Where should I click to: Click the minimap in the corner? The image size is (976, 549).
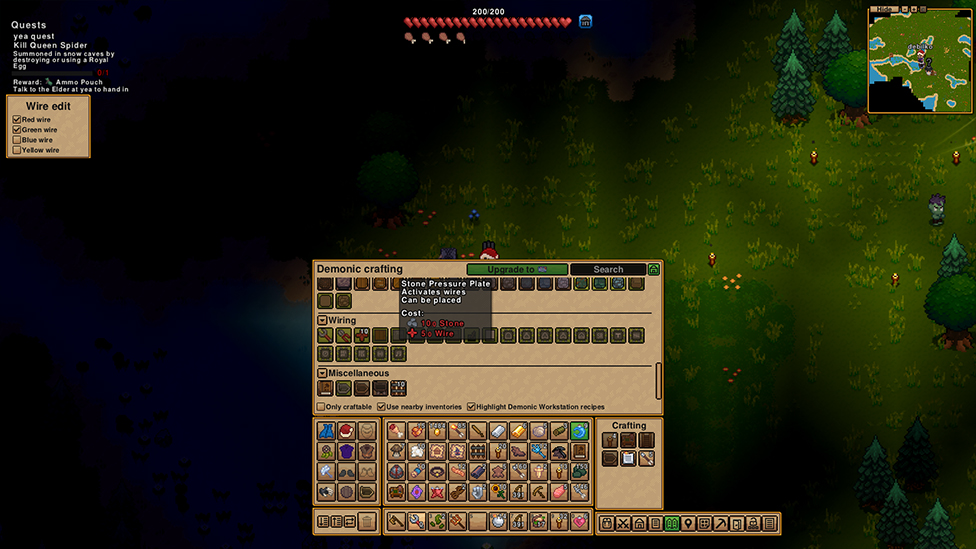click(920, 63)
